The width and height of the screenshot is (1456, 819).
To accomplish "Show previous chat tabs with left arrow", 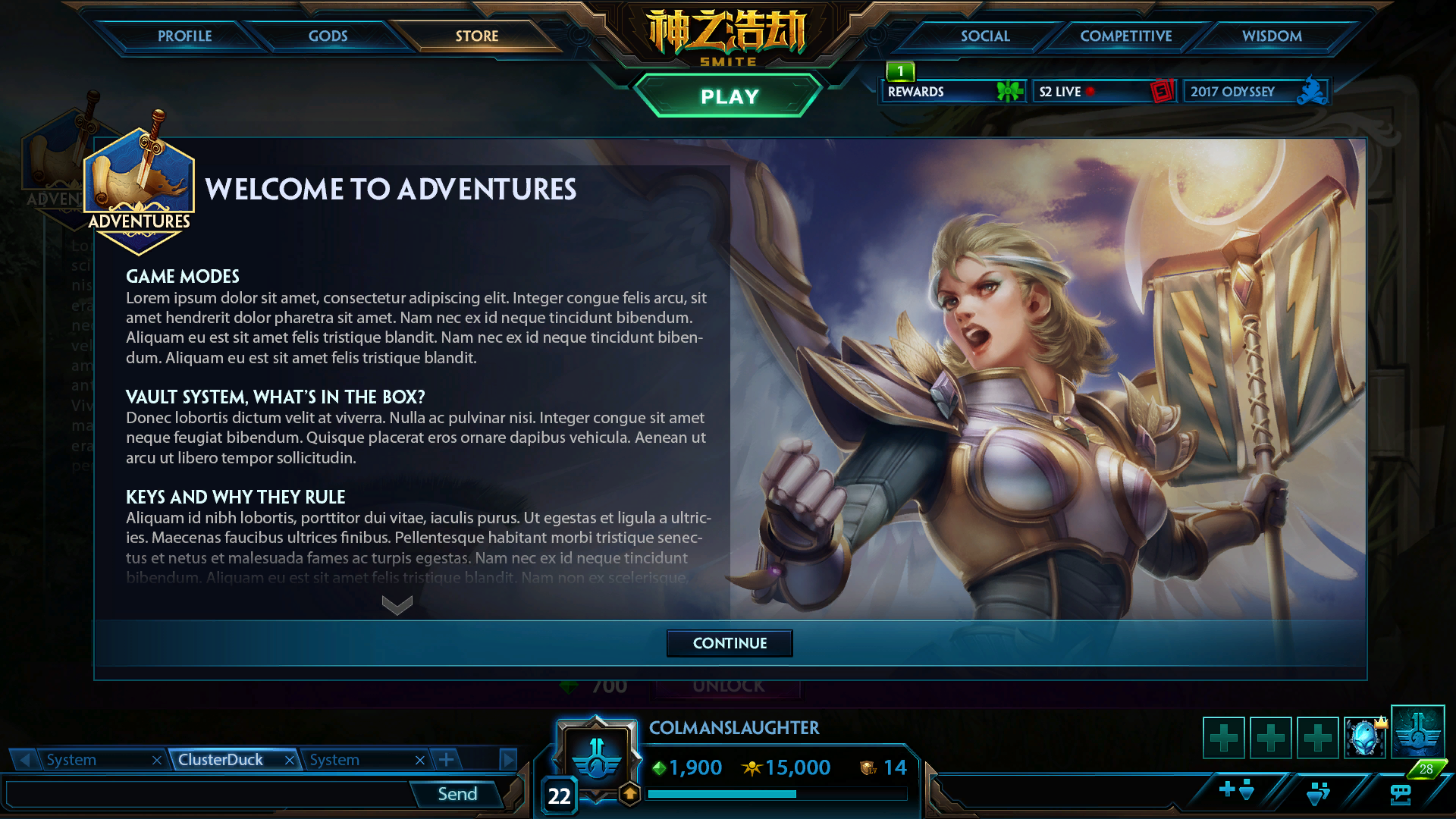I will coord(25,759).
